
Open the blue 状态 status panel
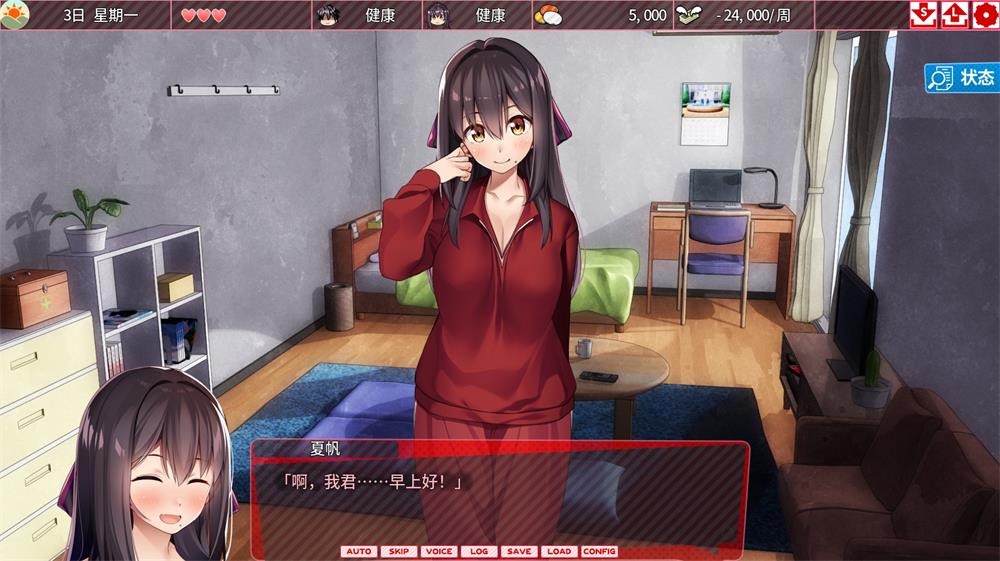(961, 78)
